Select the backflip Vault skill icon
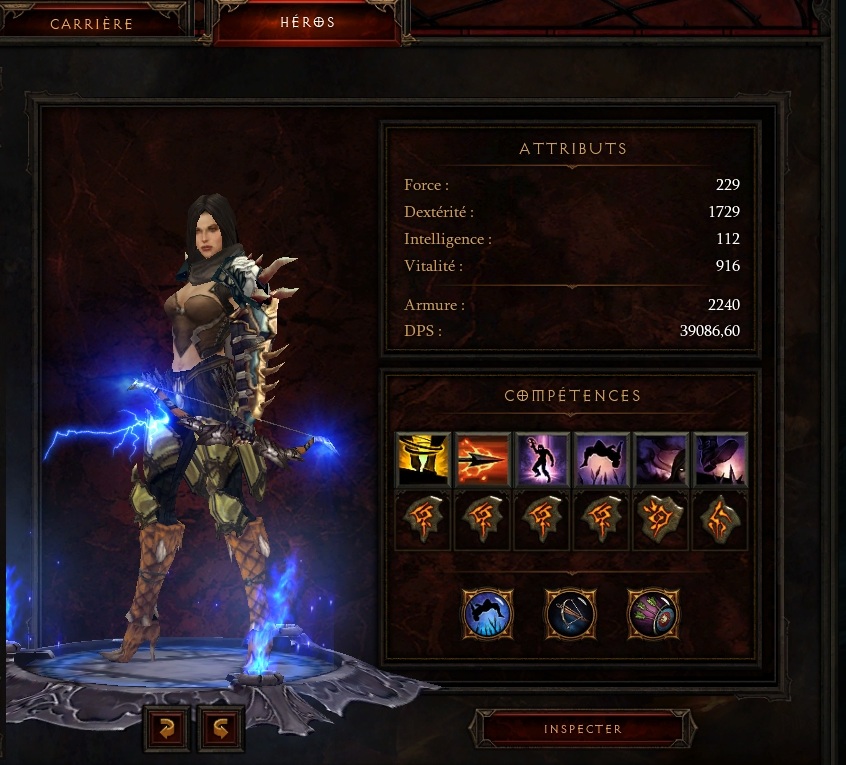This screenshot has width=846, height=765. [x=601, y=459]
